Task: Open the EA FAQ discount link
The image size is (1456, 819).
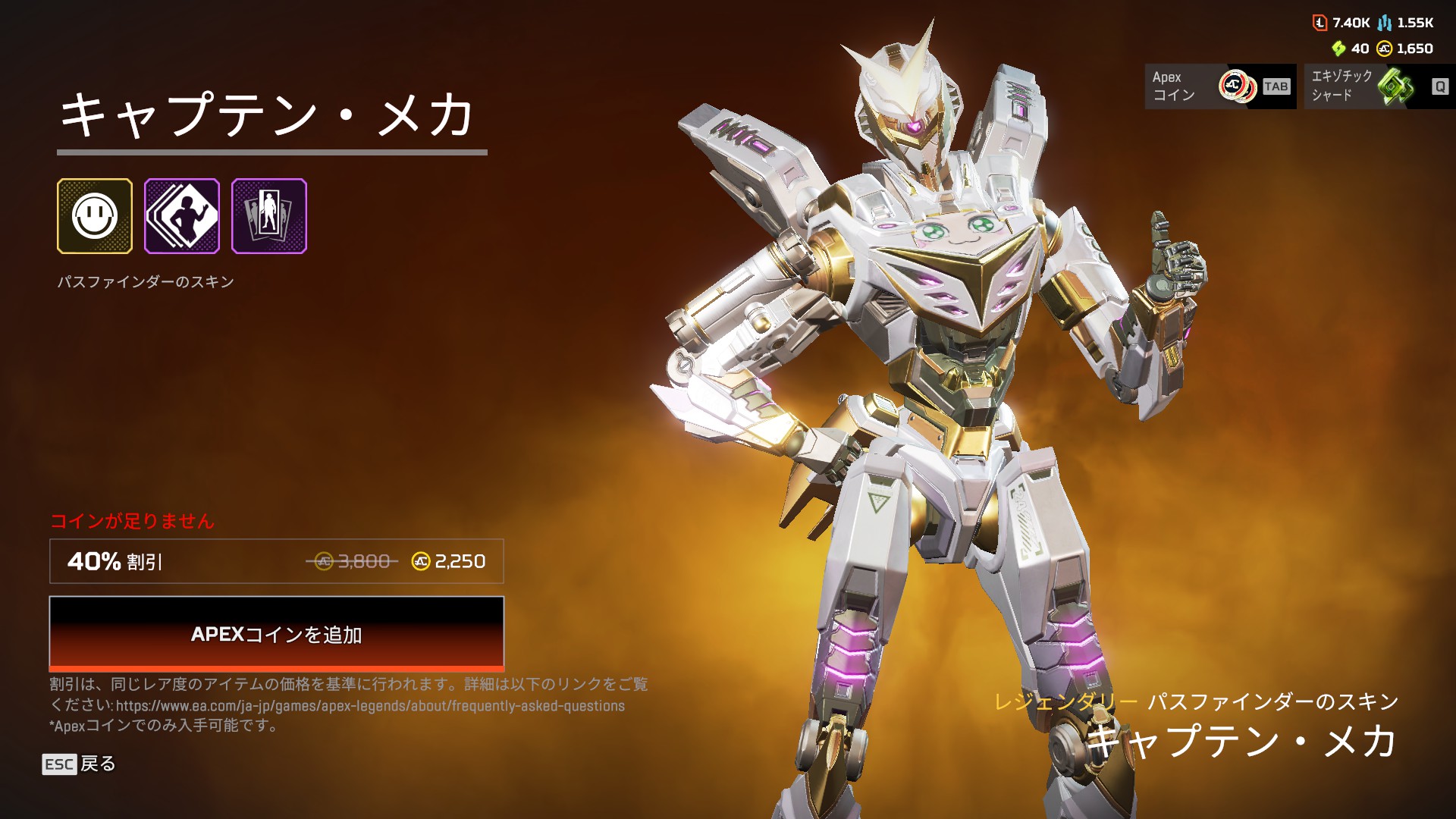Action: click(x=370, y=706)
